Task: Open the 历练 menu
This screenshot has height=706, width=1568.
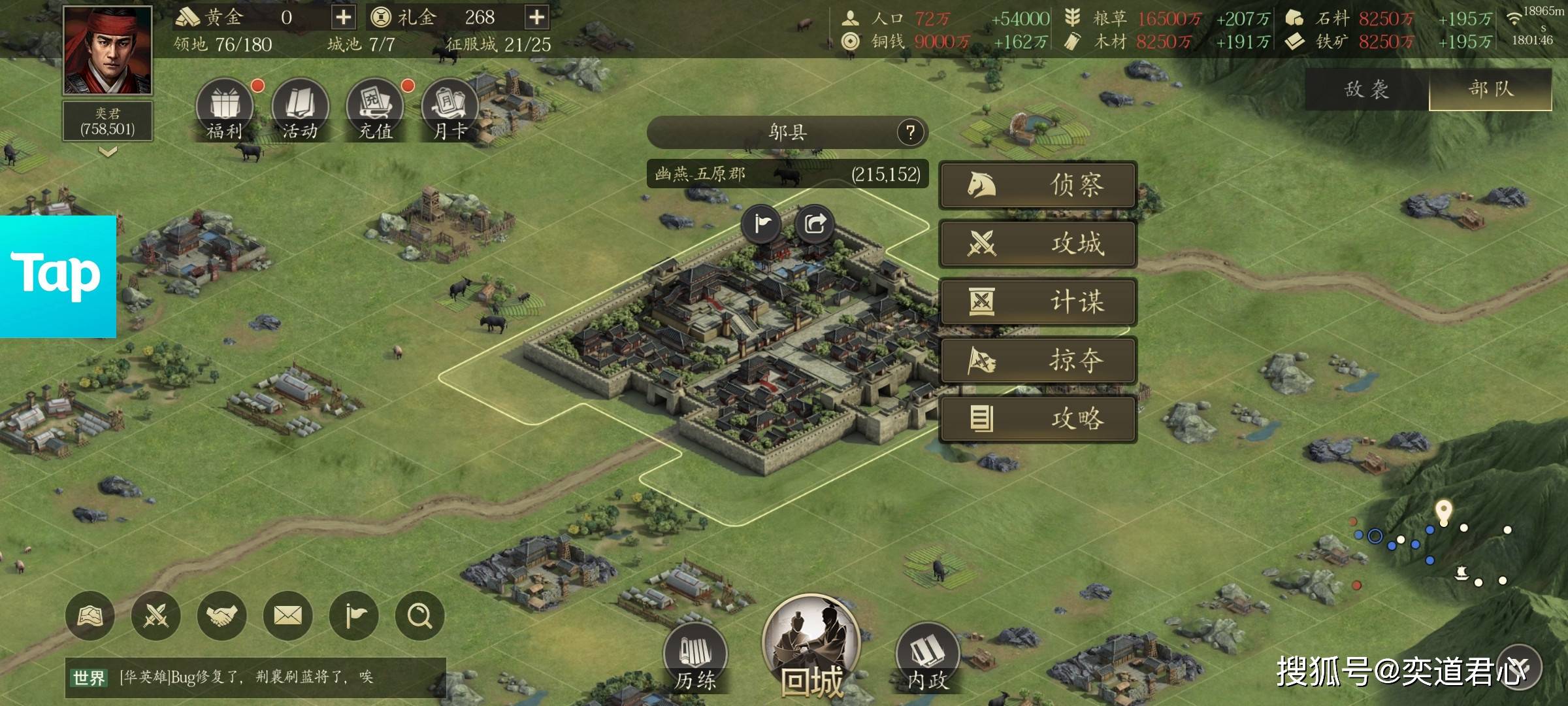Action: (x=695, y=657)
